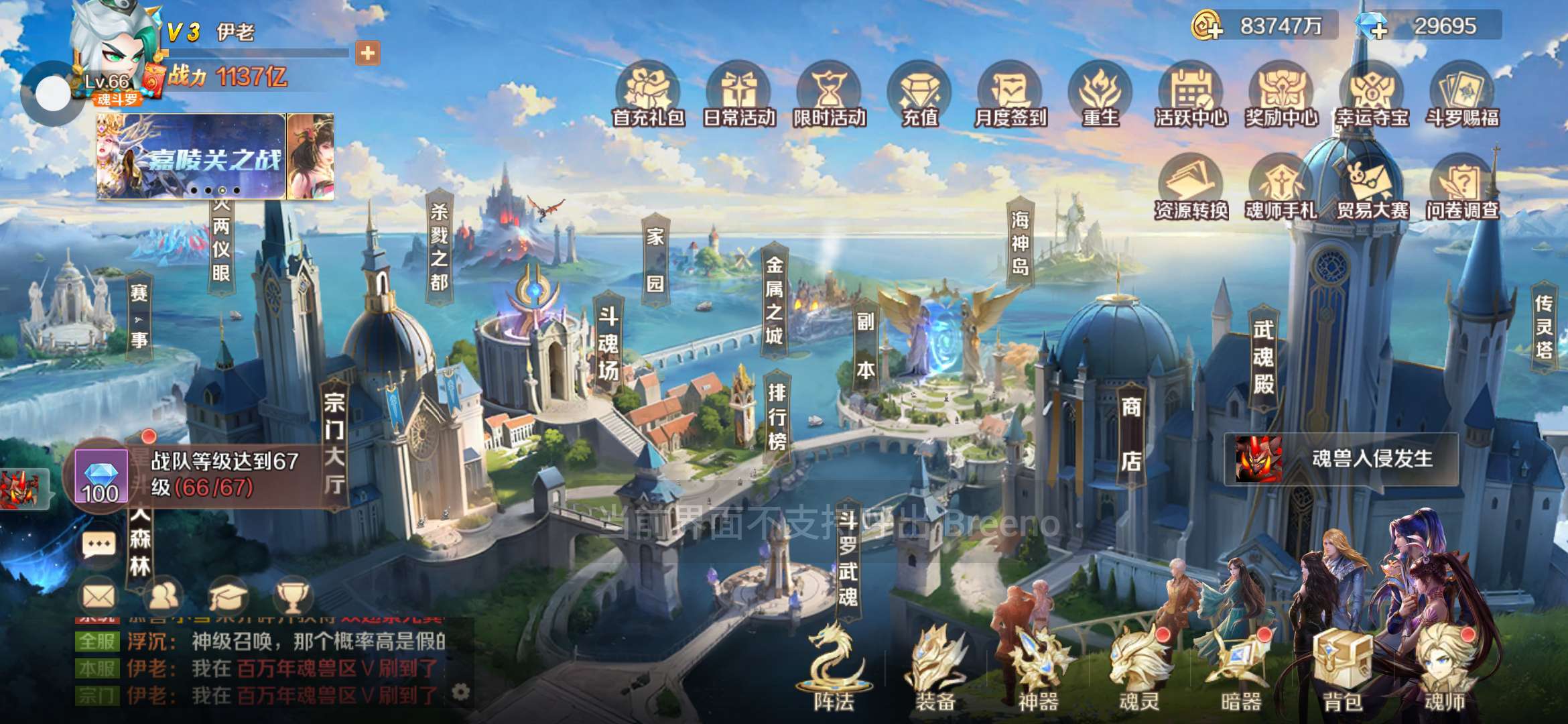Viewport: 1568px width, 724px height.
Task: Open the 装备 equipment menu
Action: (935, 670)
